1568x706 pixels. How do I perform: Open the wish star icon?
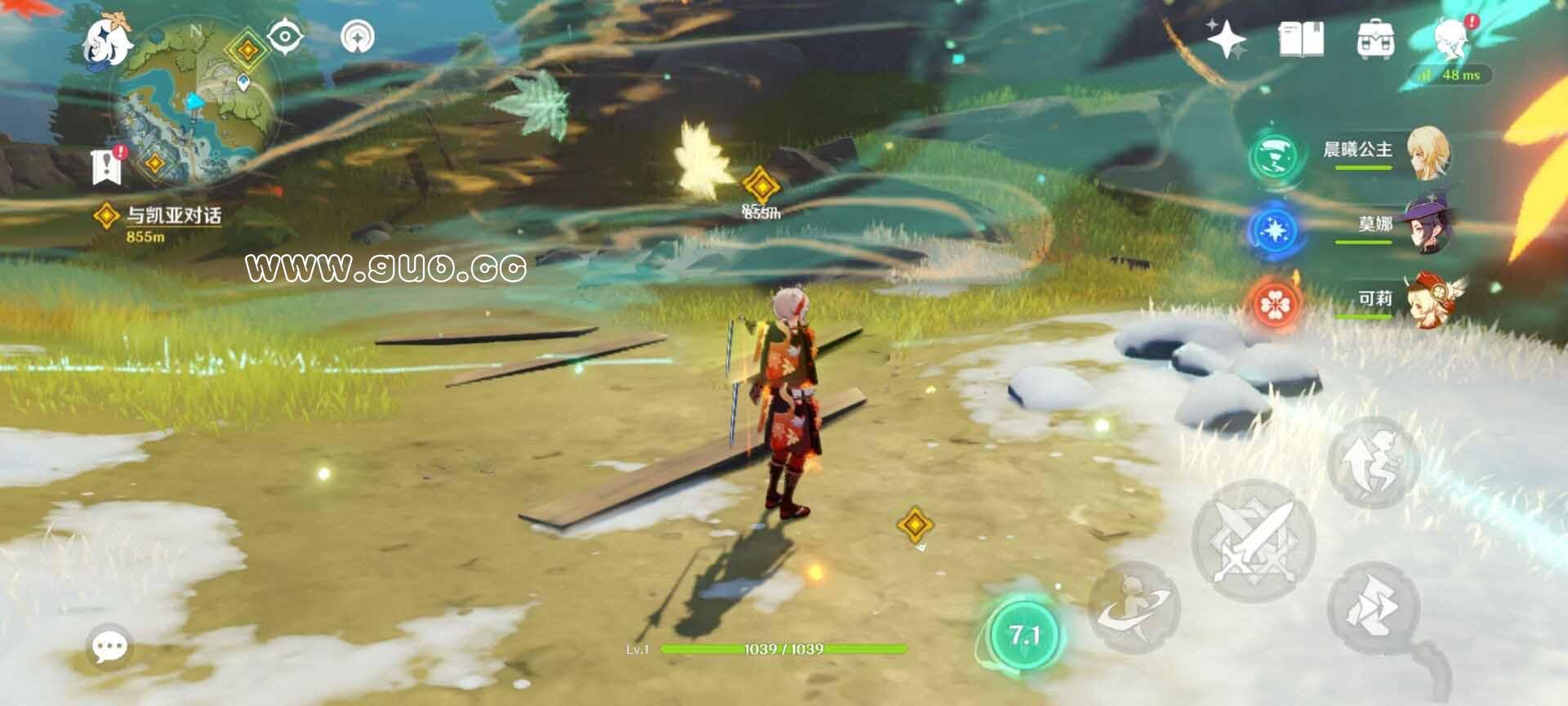tap(1226, 39)
